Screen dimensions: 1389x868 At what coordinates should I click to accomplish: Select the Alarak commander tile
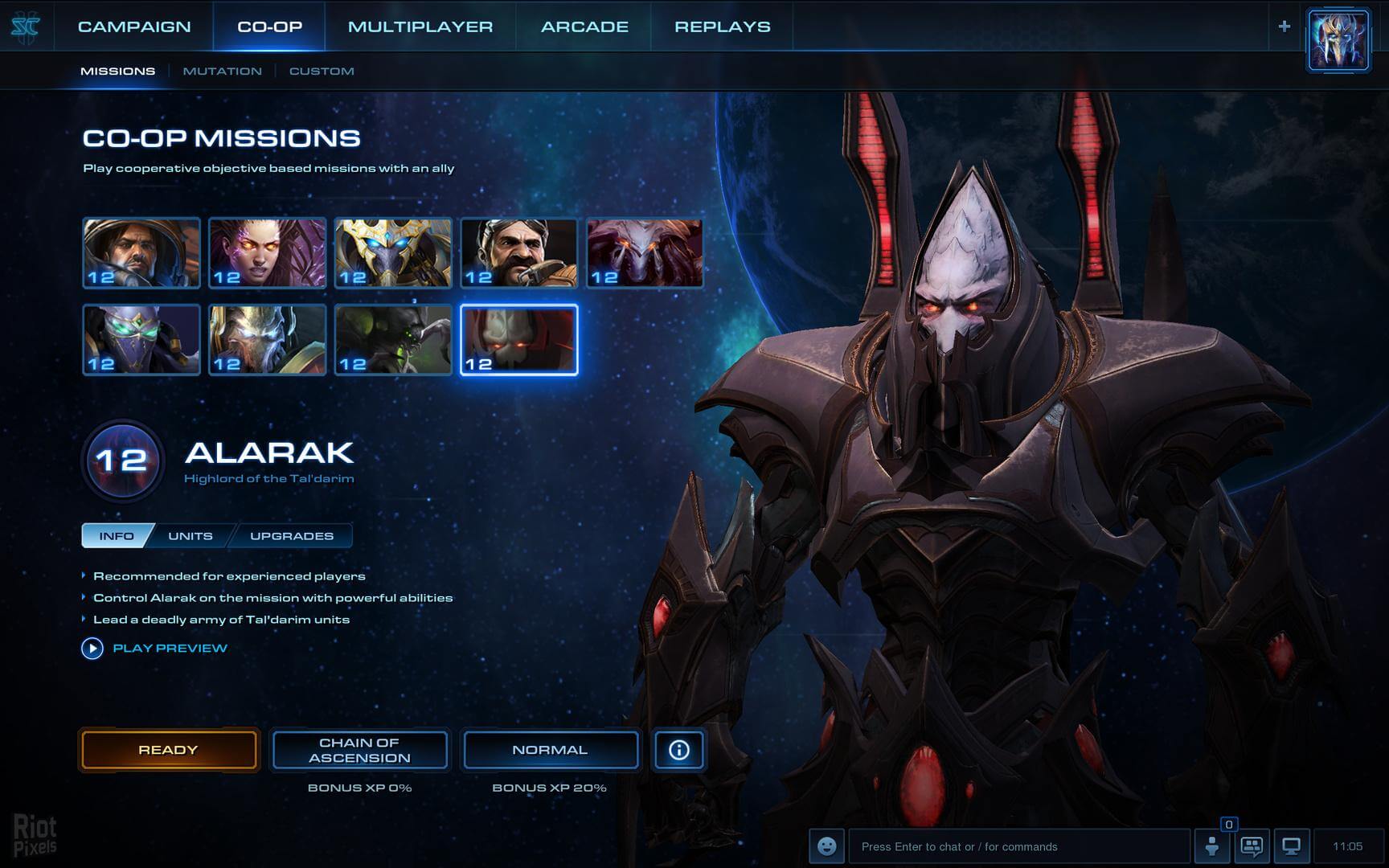(519, 339)
